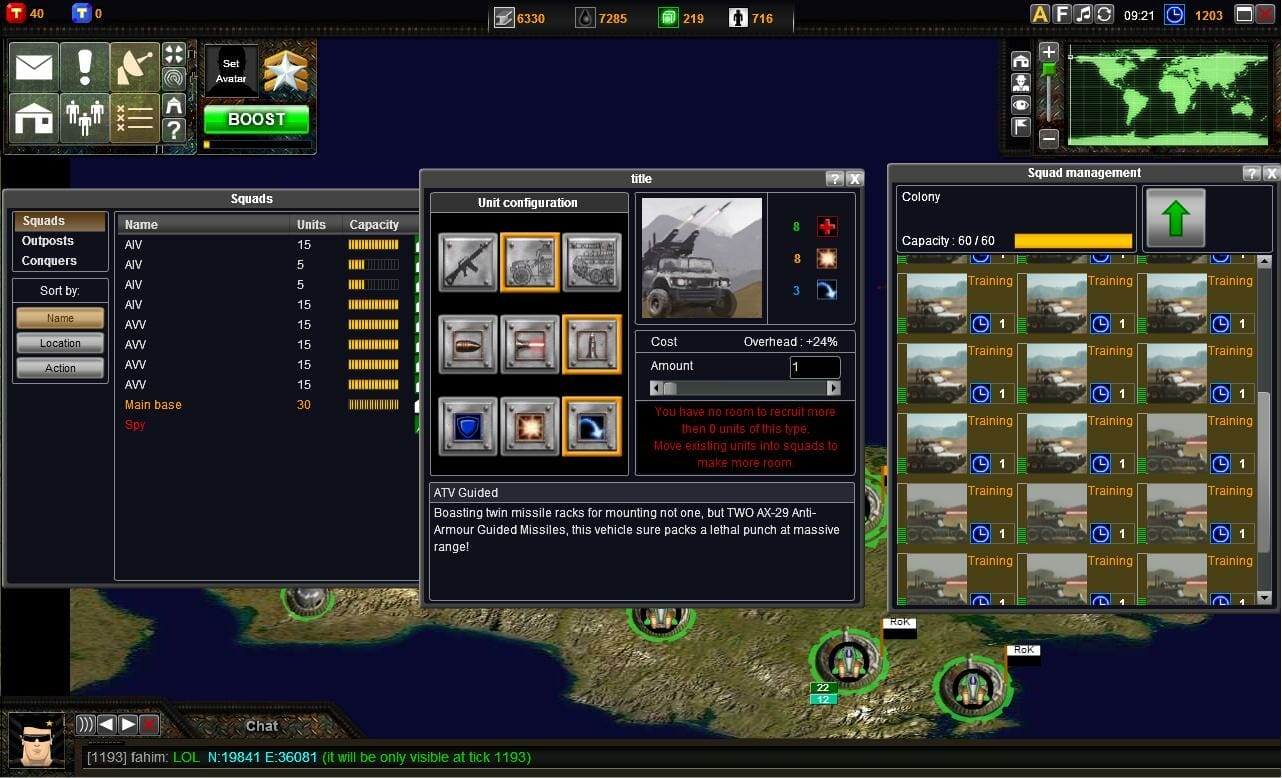Click the green up arrow button

click(x=1175, y=218)
